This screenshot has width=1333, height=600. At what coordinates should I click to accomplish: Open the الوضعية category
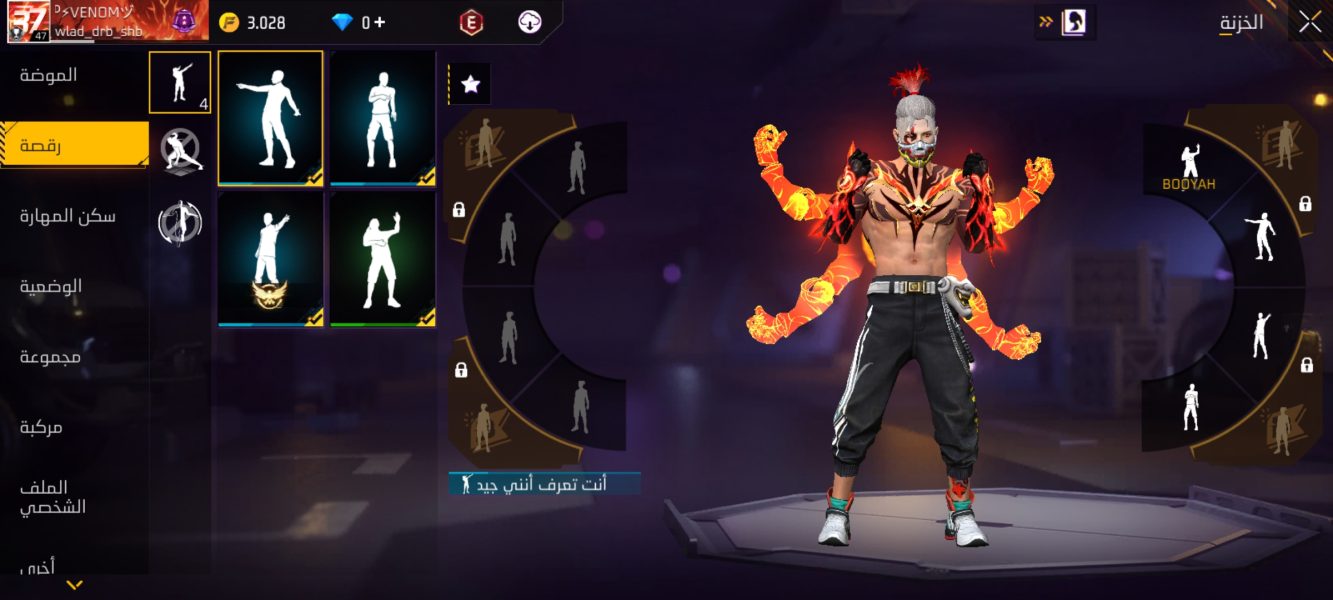(51, 286)
